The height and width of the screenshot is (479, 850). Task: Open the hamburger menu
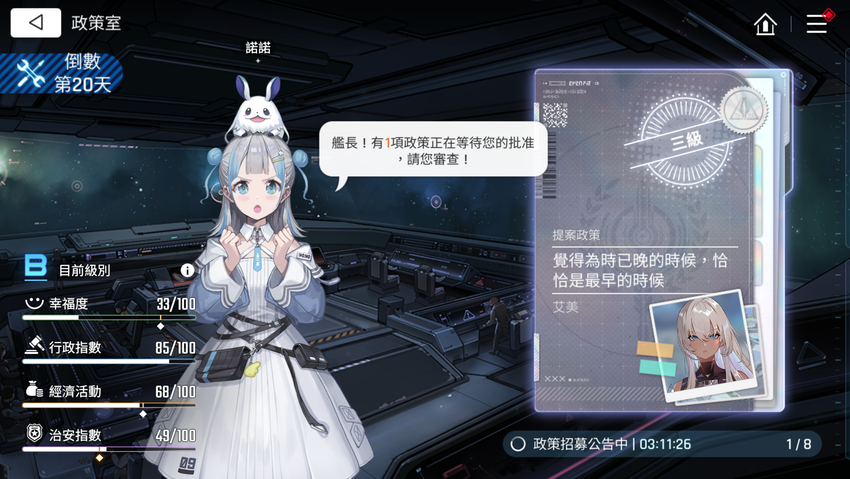pos(817,24)
